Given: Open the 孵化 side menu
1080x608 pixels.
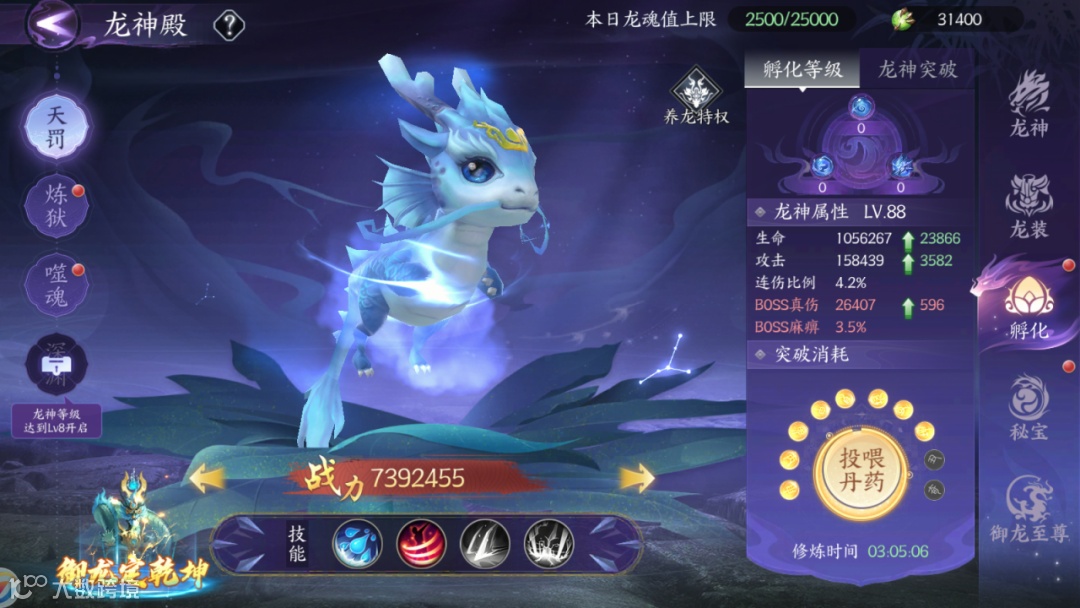Looking at the screenshot, I should pyautogui.click(x=1028, y=307).
